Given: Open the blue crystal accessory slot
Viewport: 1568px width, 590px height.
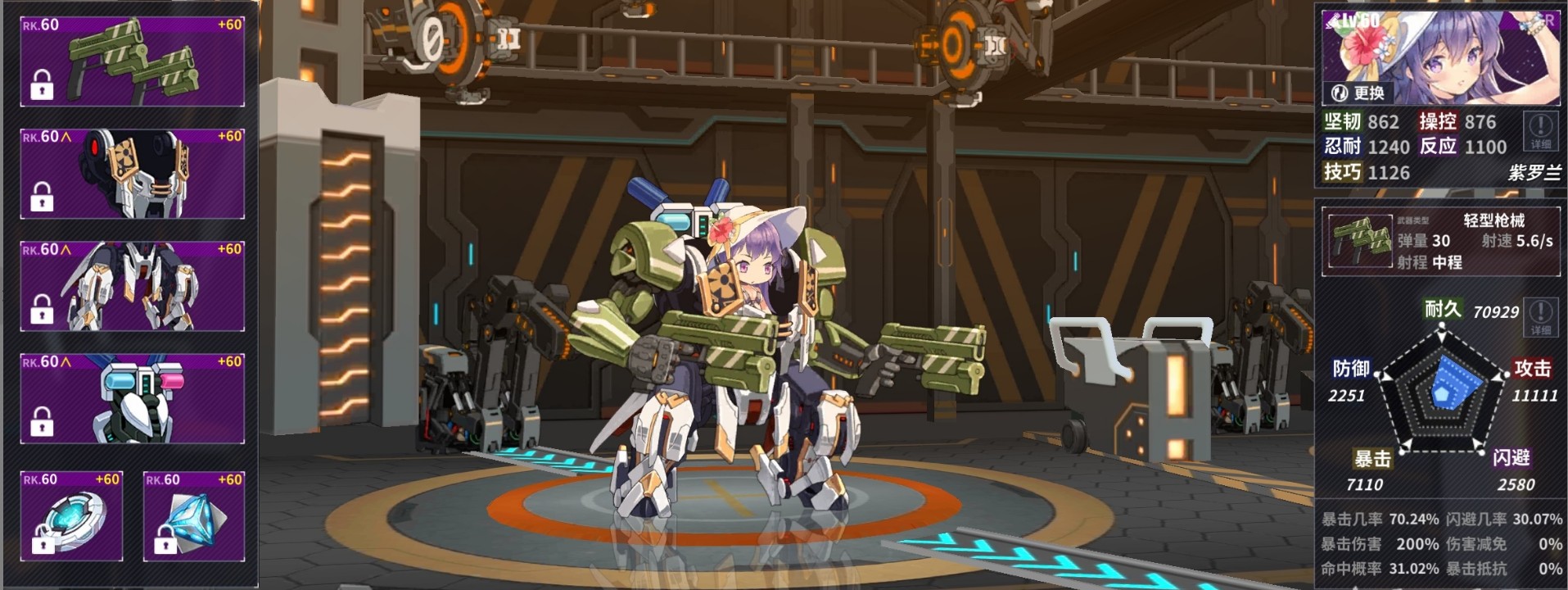Looking at the screenshot, I should 194,516.
